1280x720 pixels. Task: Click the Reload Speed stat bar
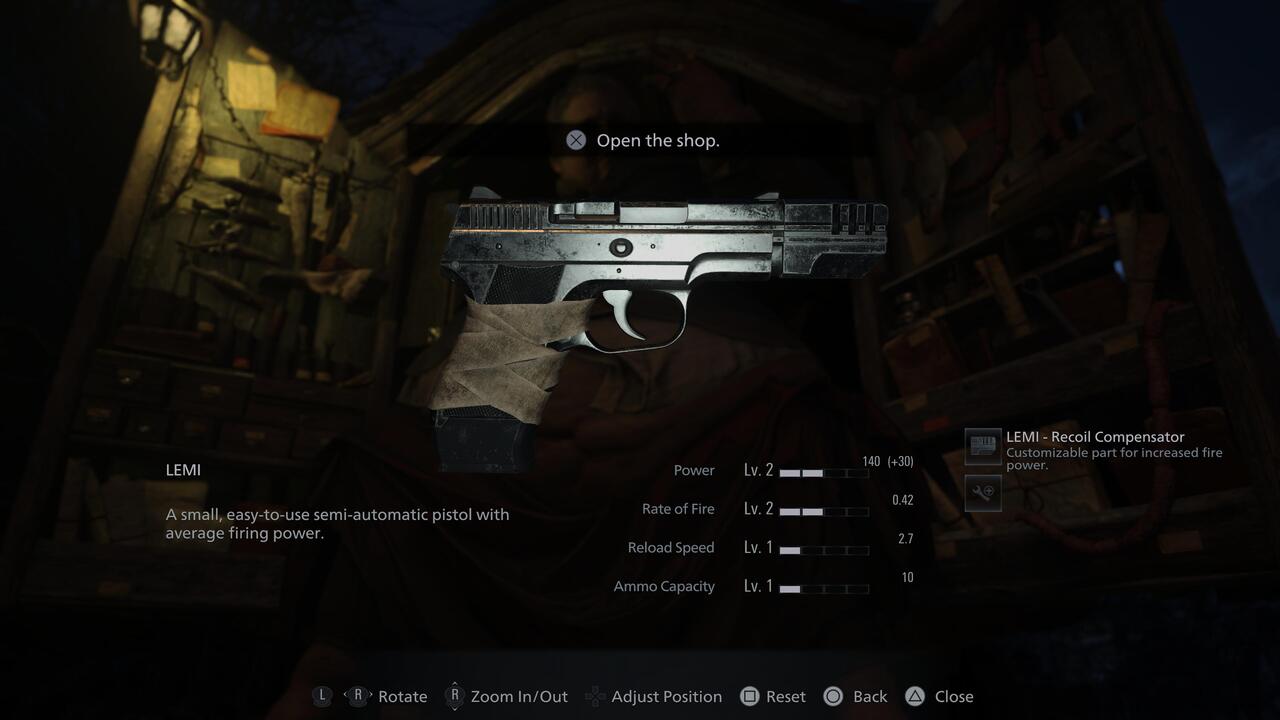coord(827,550)
